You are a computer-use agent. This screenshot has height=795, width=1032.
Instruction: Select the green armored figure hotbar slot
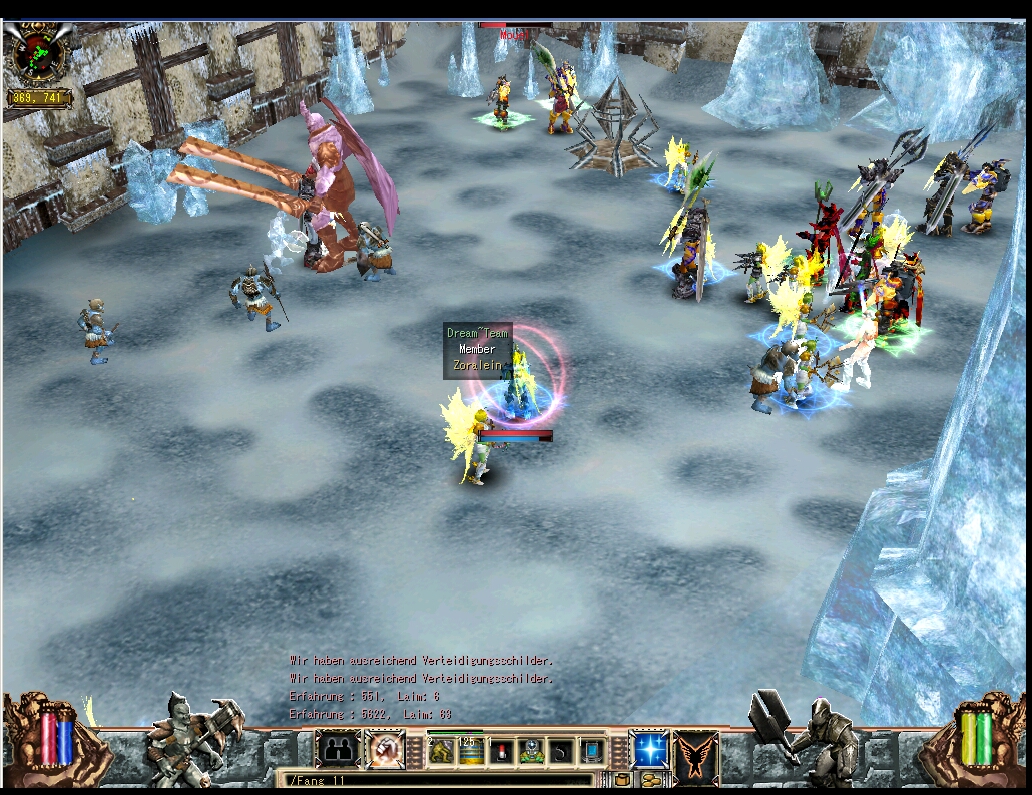pyautogui.click(x=531, y=751)
